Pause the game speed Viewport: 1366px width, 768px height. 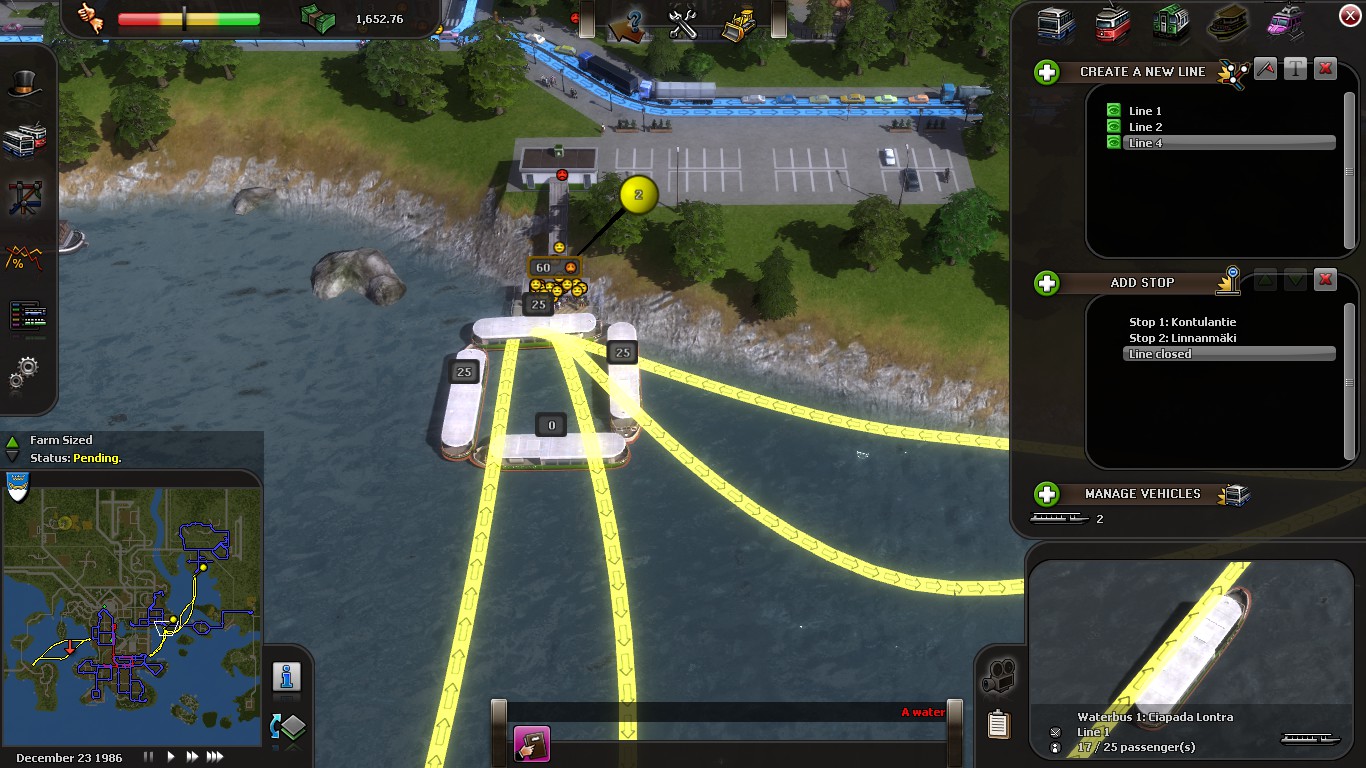pyautogui.click(x=150, y=757)
